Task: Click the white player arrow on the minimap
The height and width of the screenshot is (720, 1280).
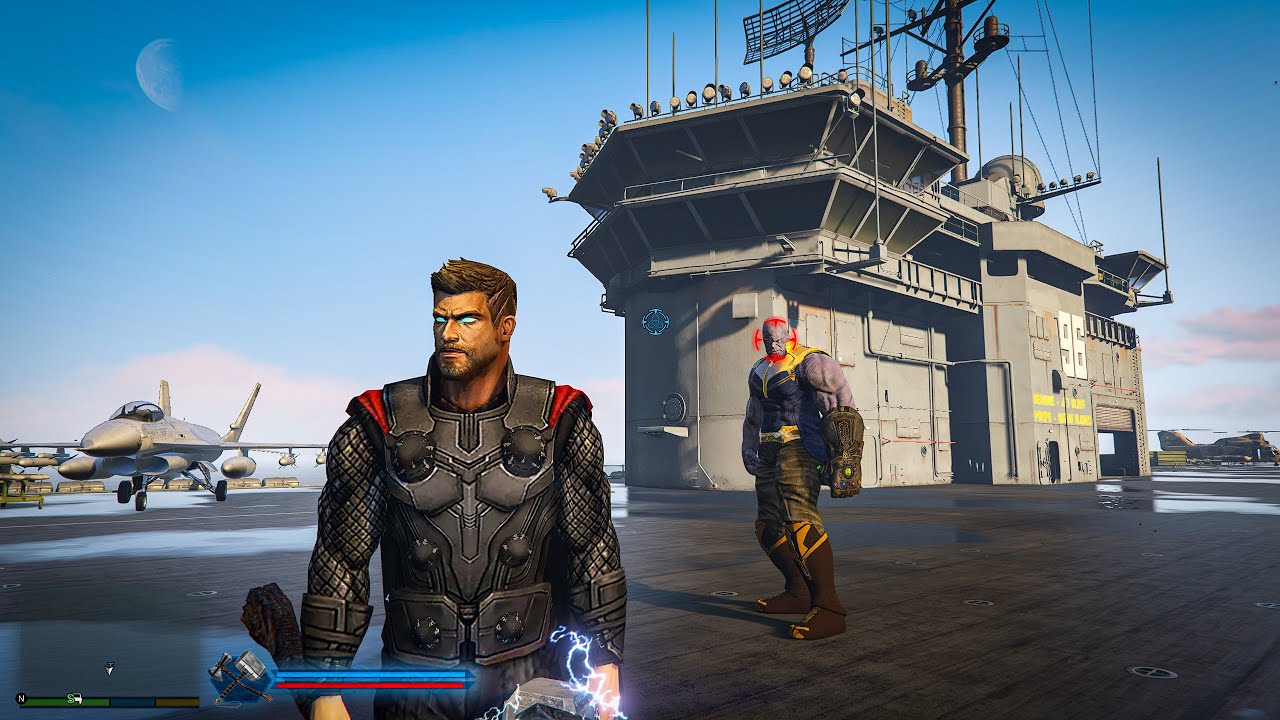Action: point(109,667)
